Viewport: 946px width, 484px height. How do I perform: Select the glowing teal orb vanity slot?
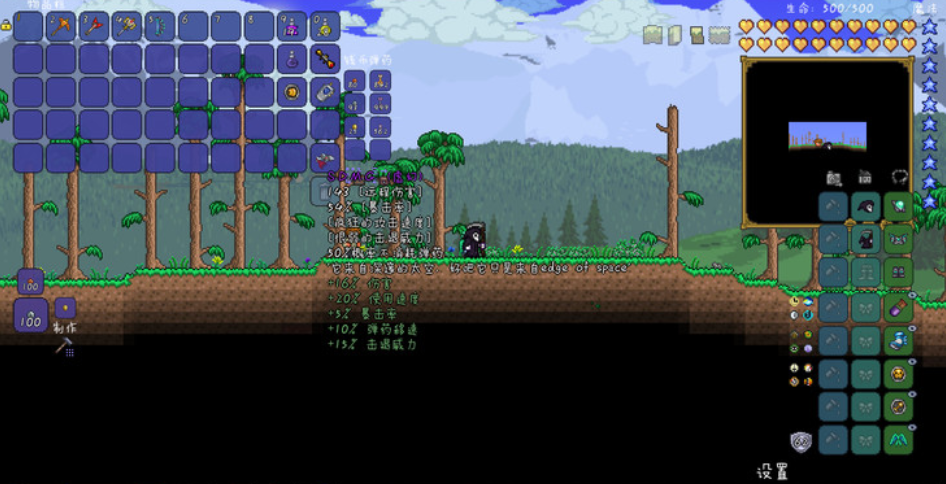point(899,207)
